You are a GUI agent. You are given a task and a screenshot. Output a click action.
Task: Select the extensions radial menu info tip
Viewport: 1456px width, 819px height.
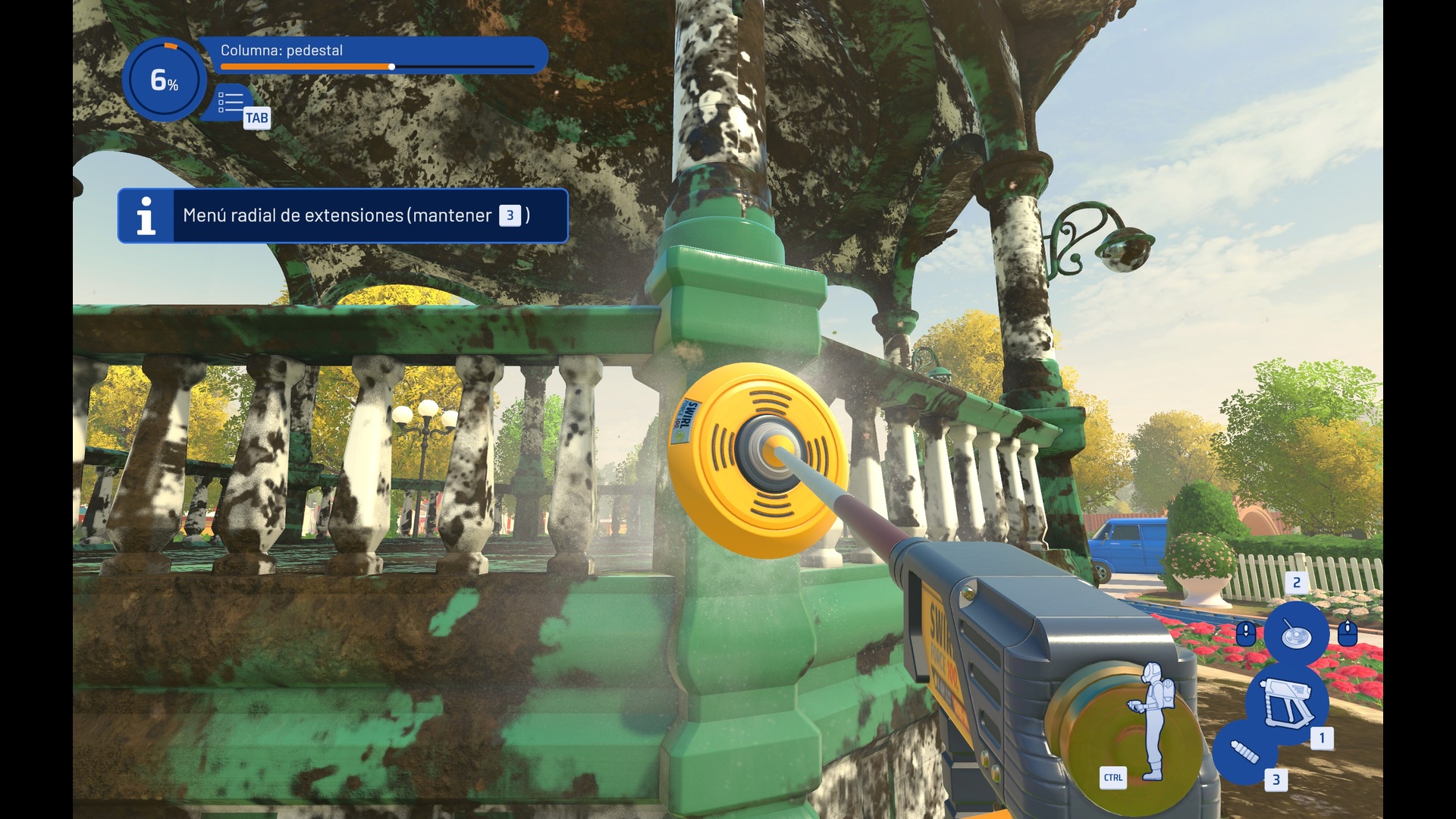[343, 216]
